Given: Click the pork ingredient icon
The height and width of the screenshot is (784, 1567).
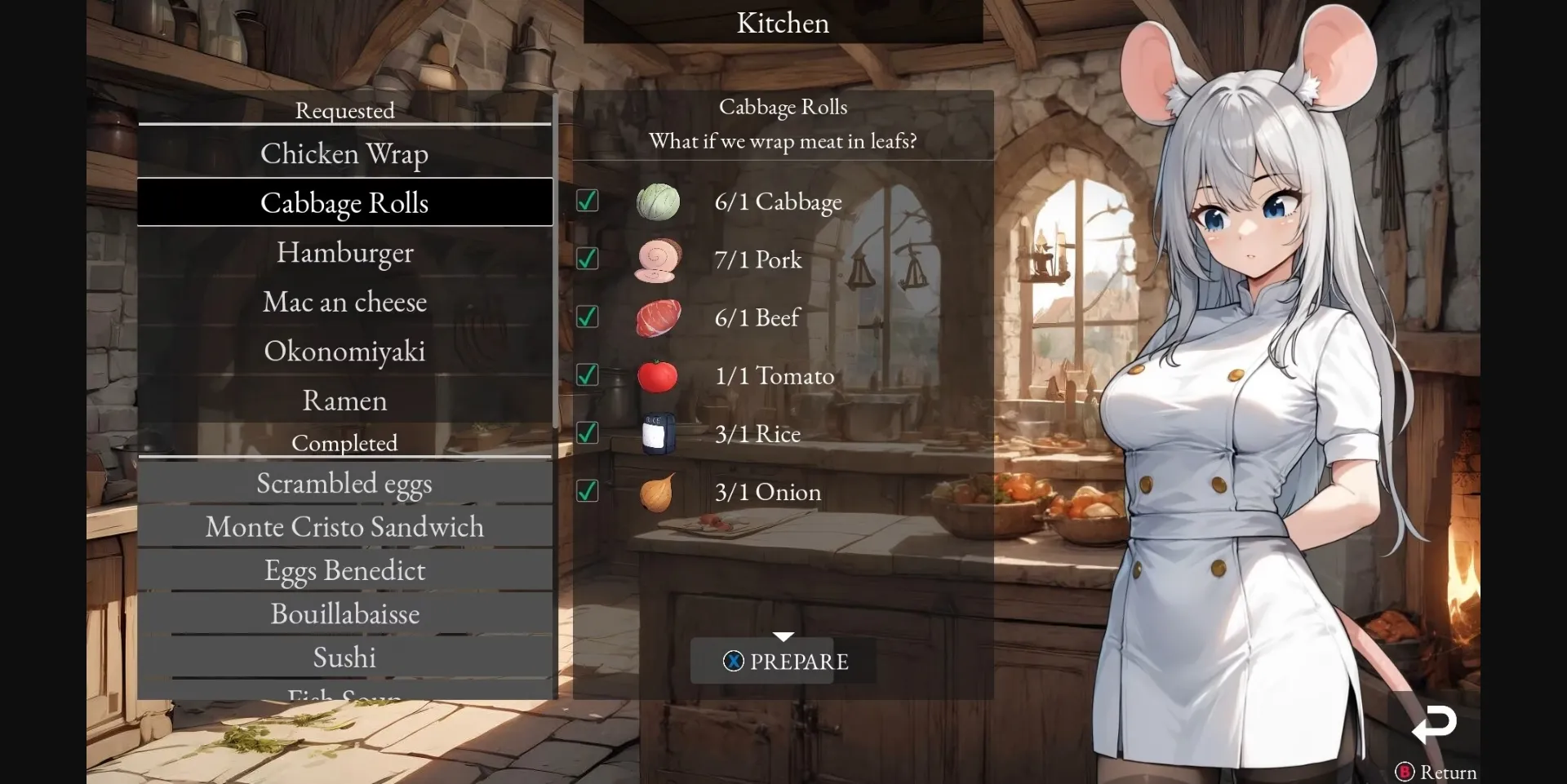Looking at the screenshot, I should click(658, 259).
